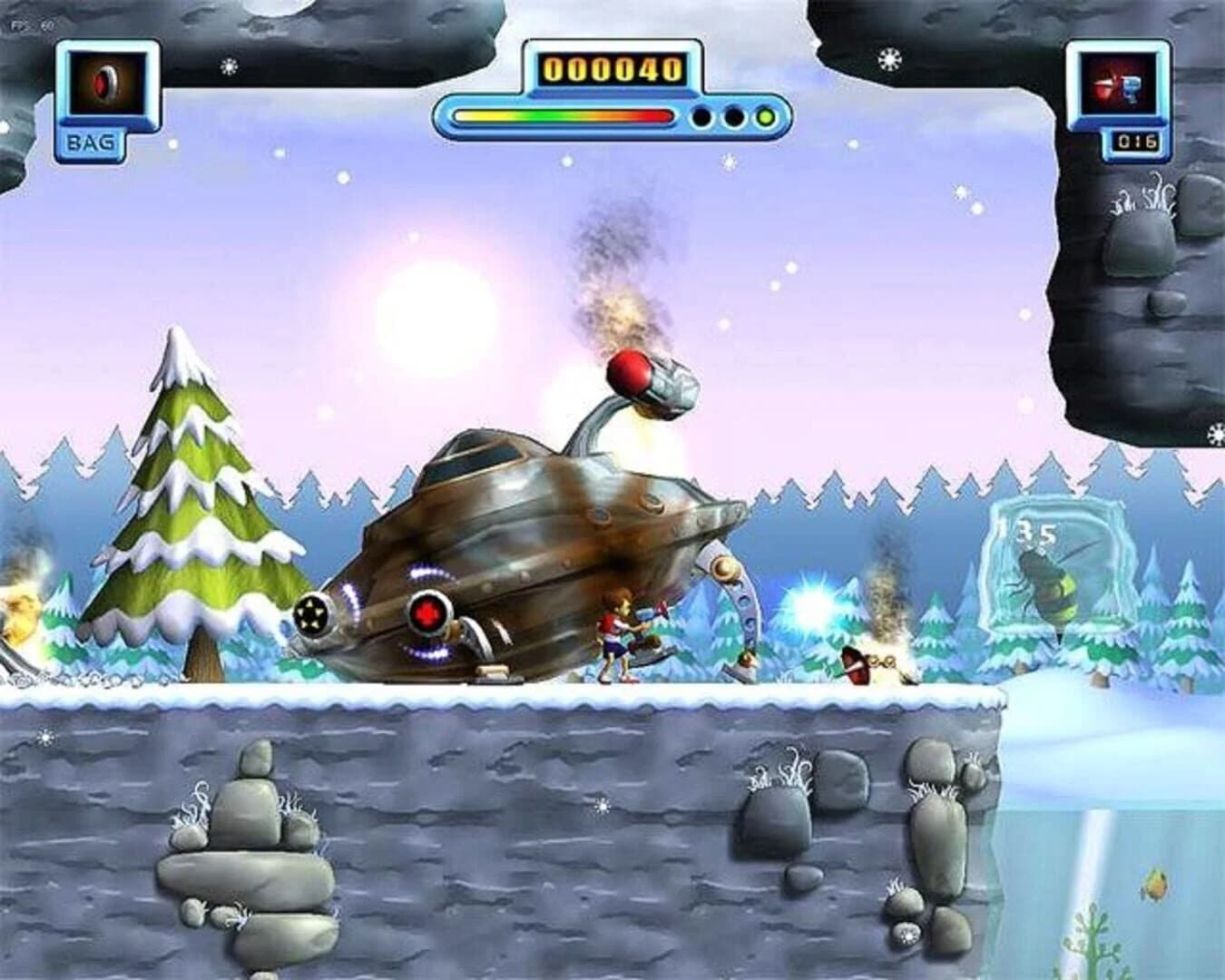This screenshot has width=1225, height=980.
Task: Click the first empty life circle
Action: pyautogui.click(x=700, y=116)
